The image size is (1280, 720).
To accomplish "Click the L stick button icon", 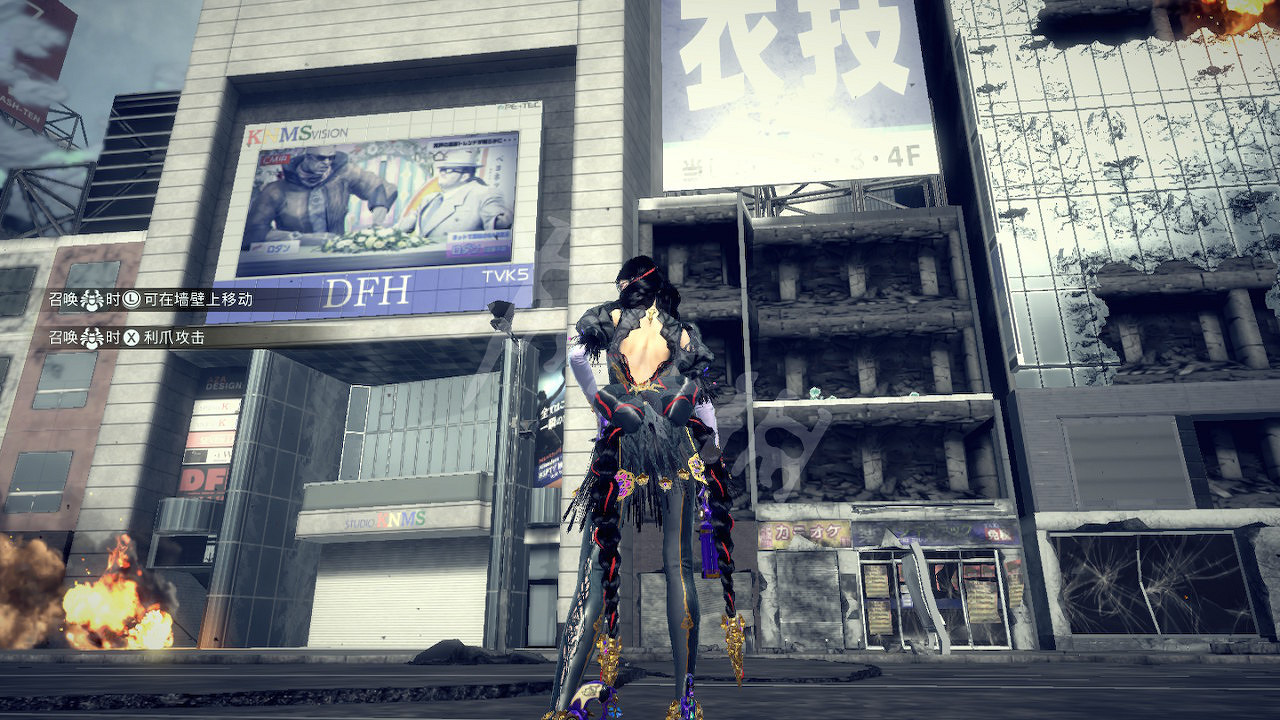I will [x=130, y=300].
